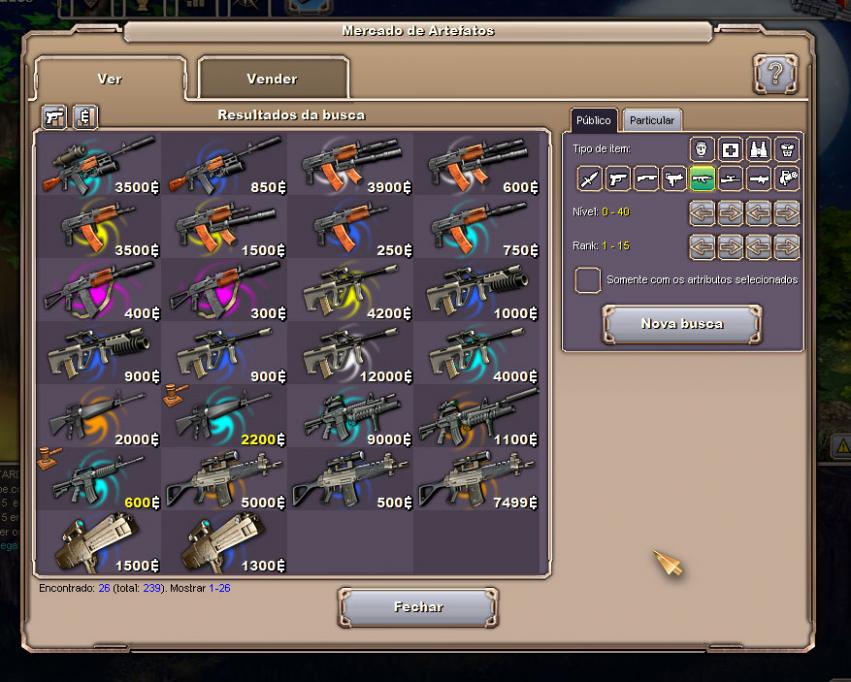
Task: Filter by knife item type
Action: coord(590,179)
